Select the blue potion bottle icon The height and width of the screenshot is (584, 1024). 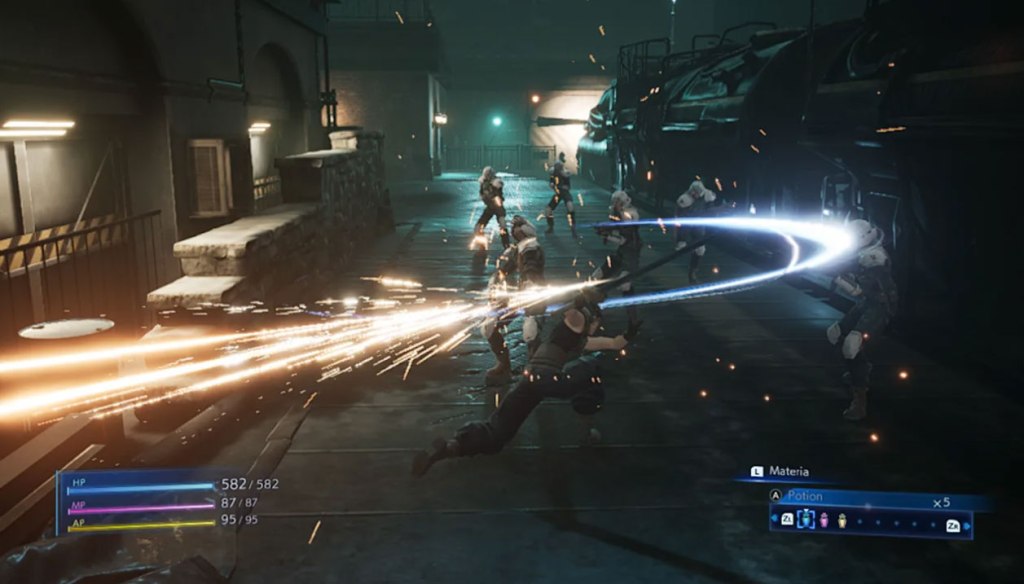pos(806,519)
